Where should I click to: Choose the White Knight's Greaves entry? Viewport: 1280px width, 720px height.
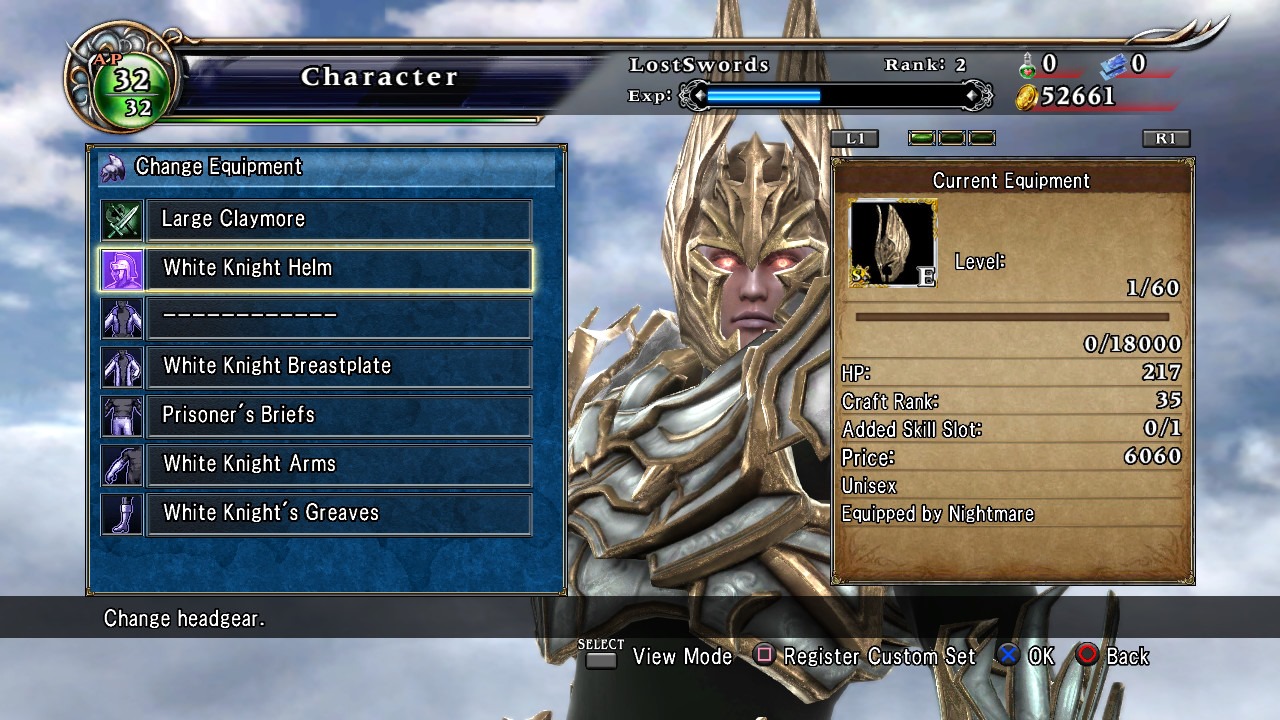coord(339,513)
